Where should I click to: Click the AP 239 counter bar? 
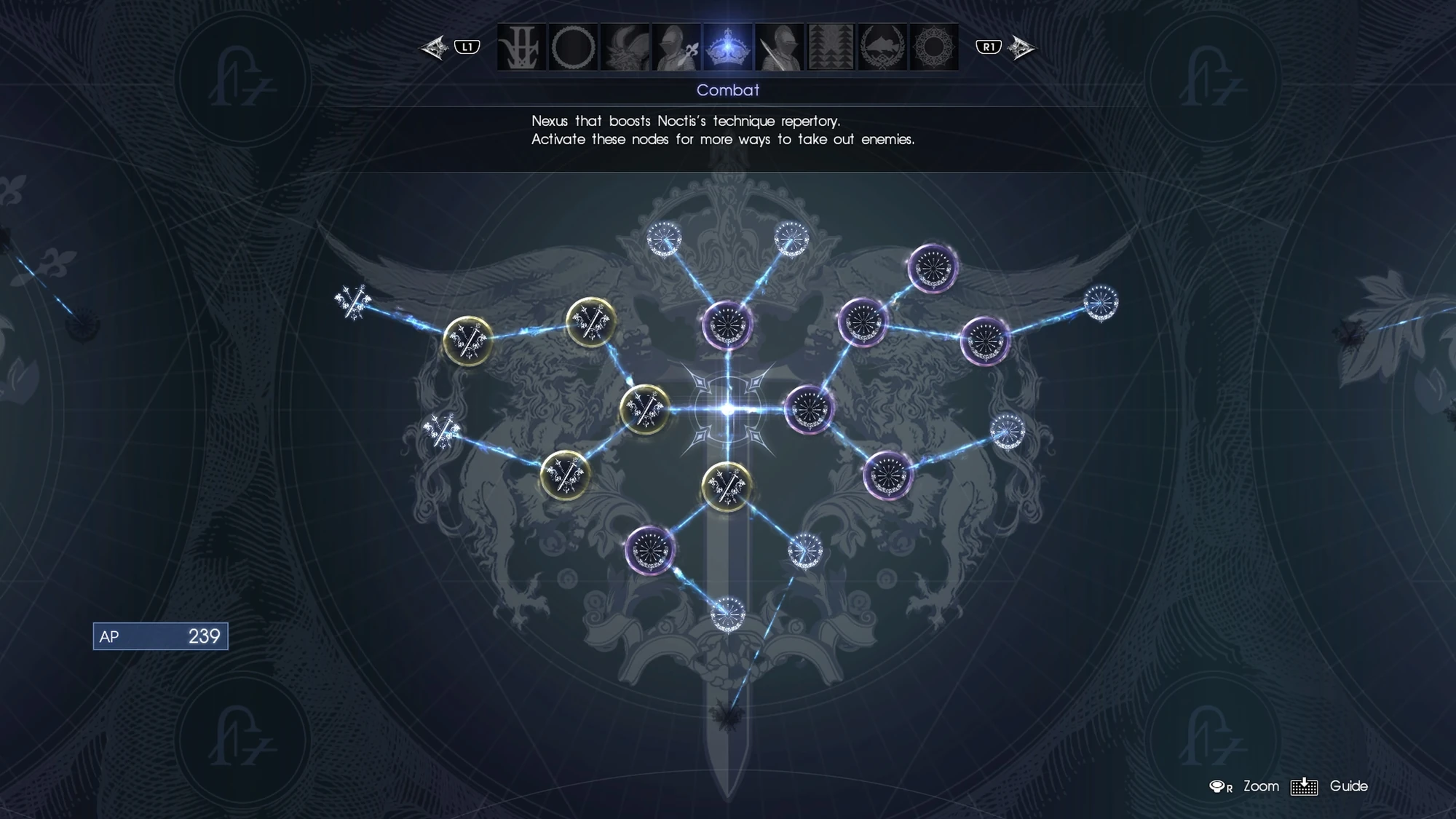tap(160, 635)
